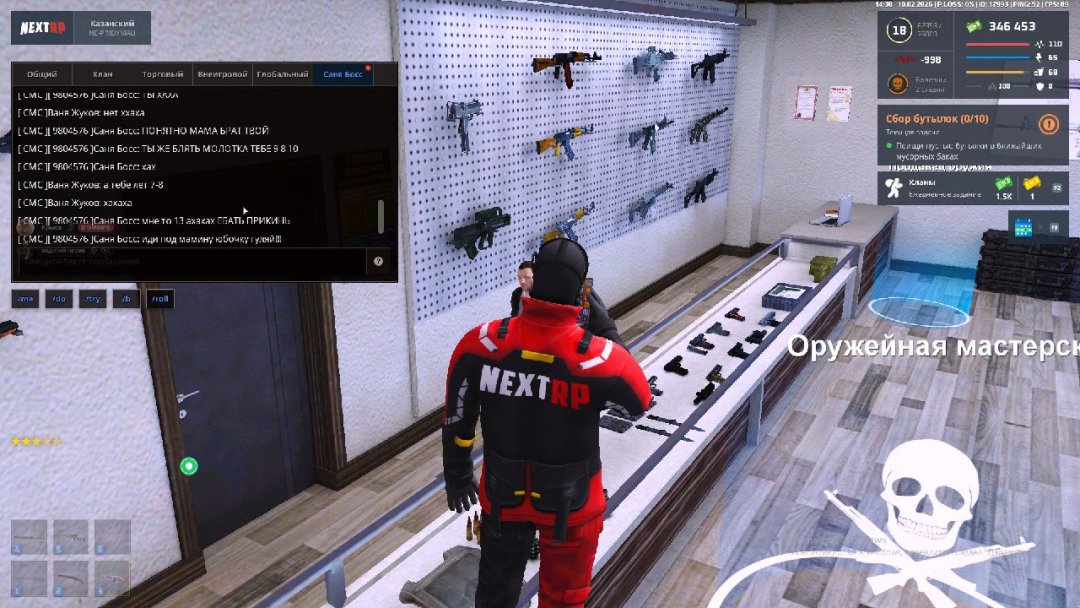This screenshot has width=1080, height=608.
Task: Open the Саня Босс private chat tab
Action: 342,75
